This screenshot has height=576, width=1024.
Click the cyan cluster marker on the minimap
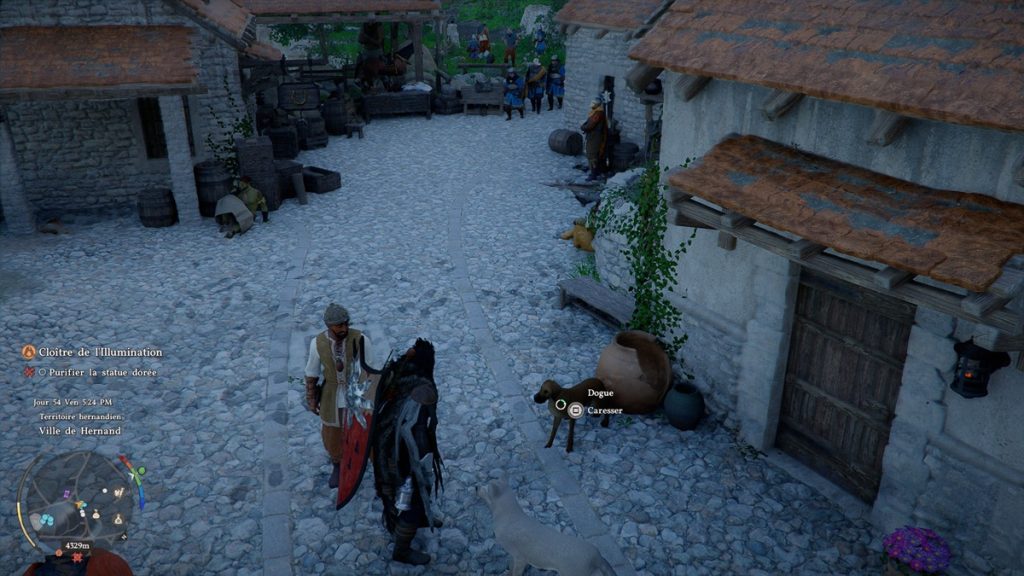[47, 520]
